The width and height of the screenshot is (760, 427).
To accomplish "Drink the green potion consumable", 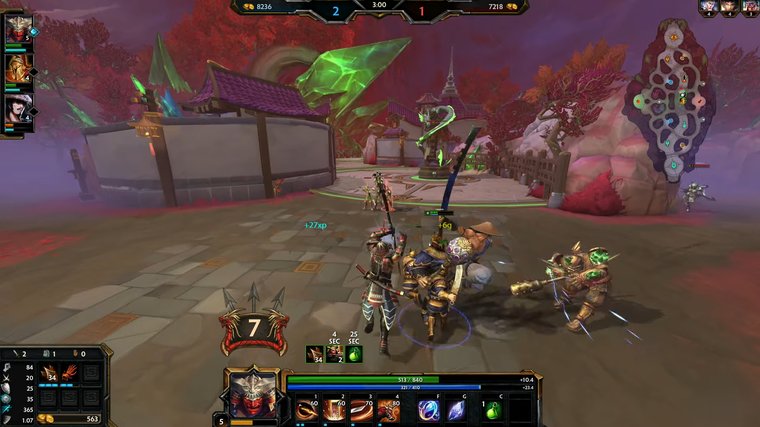I will click(492, 410).
